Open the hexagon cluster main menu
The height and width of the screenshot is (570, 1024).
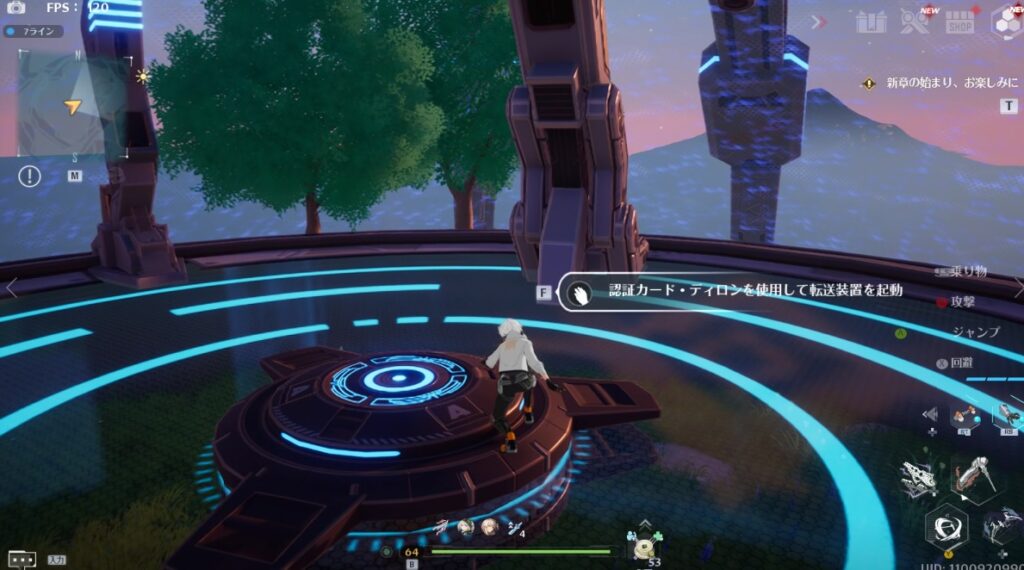click(1006, 22)
